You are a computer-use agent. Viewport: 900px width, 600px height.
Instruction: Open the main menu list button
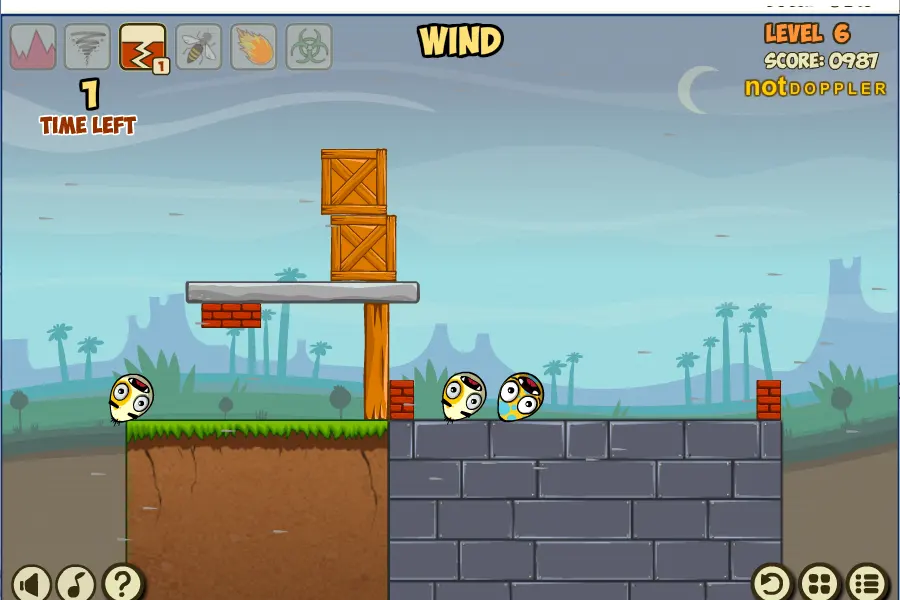click(x=867, y=582)
